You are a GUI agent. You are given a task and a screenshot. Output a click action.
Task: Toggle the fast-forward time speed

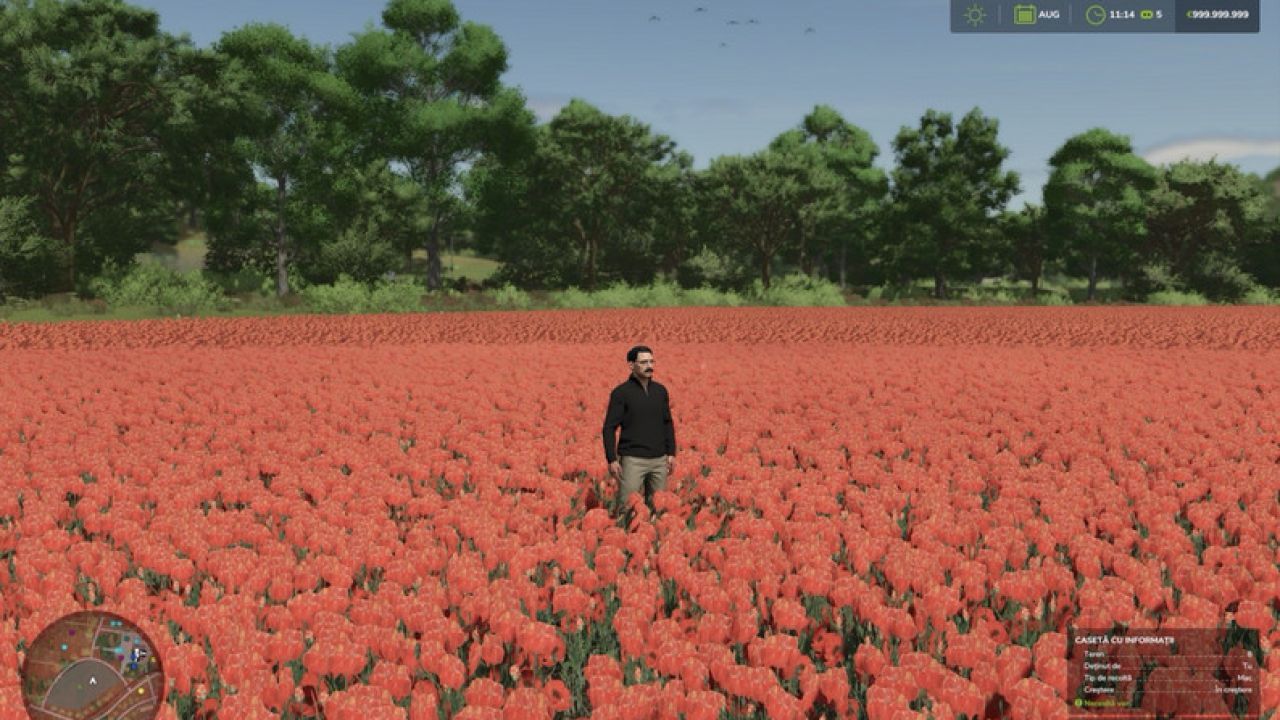pos(1145,14)
